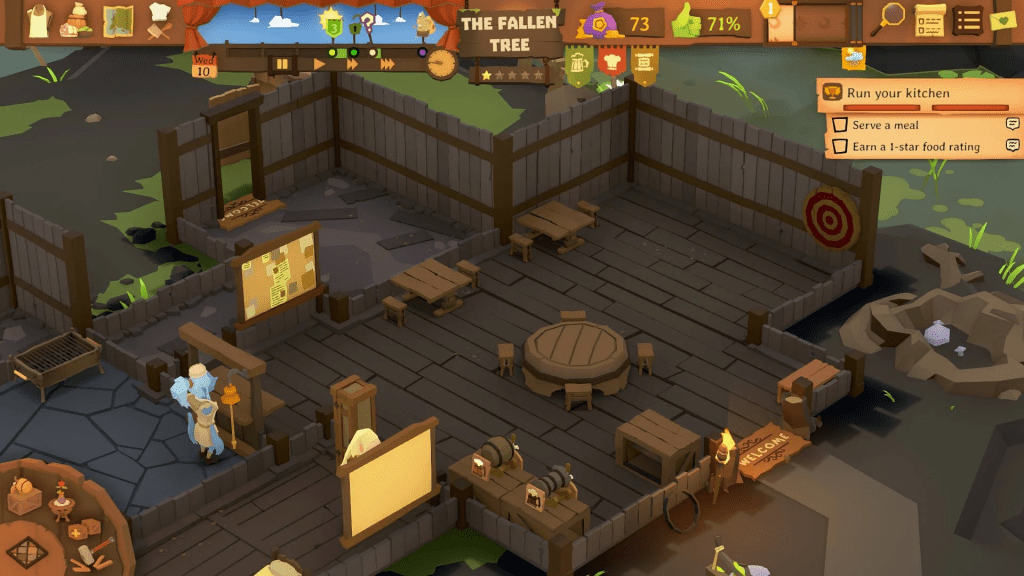1024x576 pixels.
Task: Expand the Run your kitchen objective
Action: (912, 93)
